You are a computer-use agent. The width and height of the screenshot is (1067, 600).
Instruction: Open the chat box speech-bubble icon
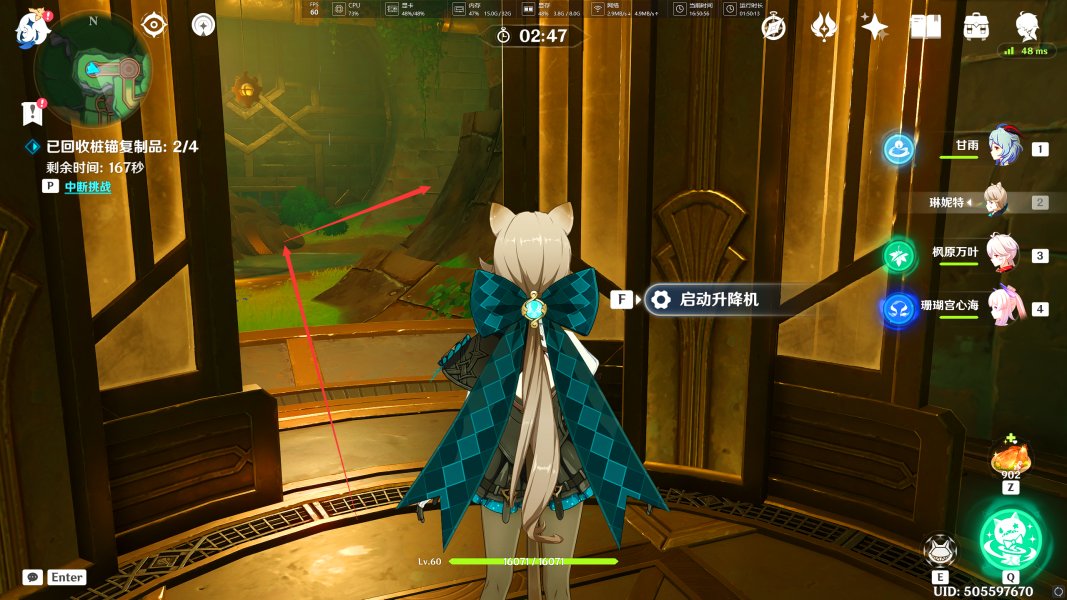pos(33,577)
